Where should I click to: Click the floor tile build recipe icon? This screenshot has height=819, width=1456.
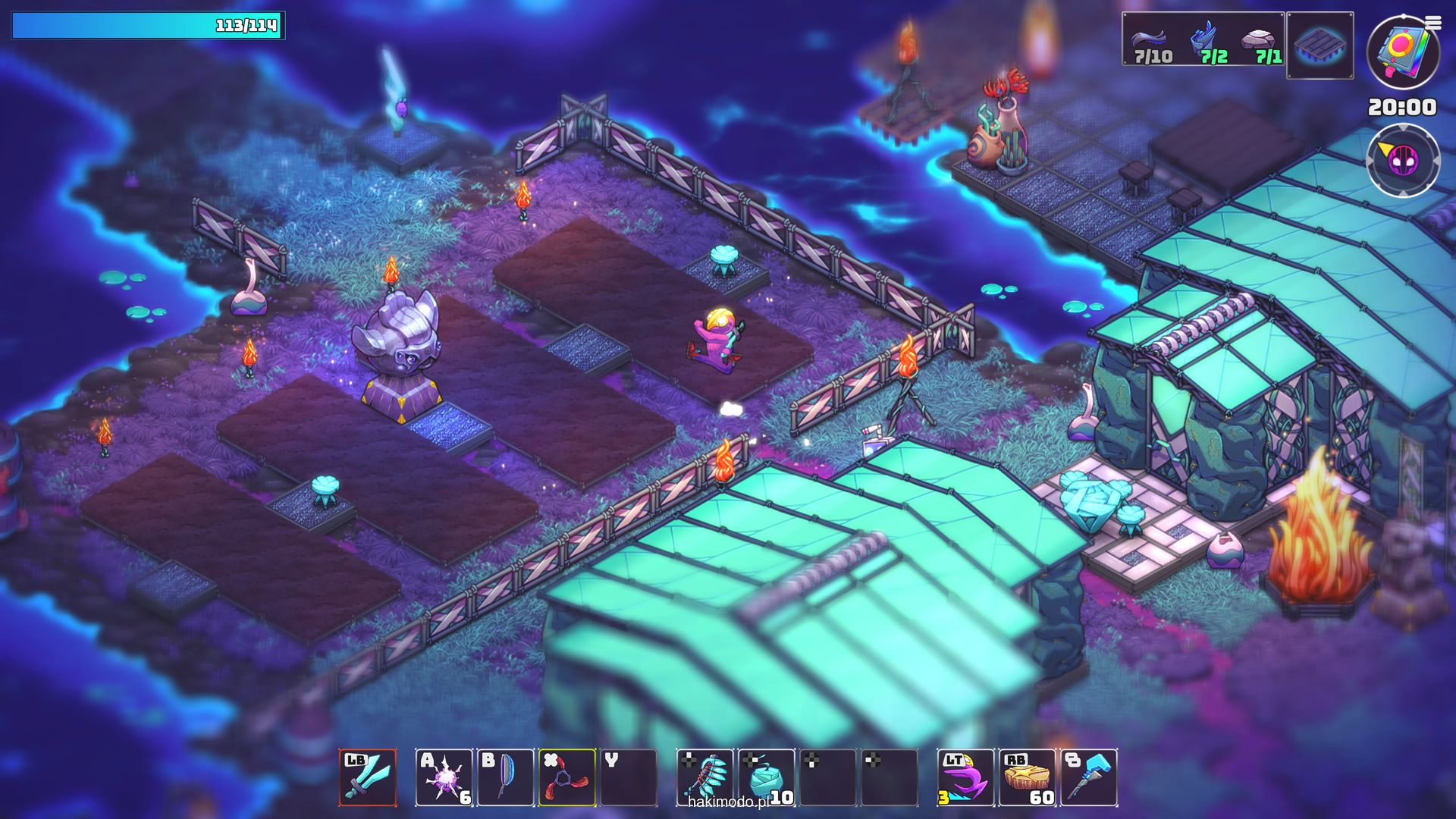pos(1319,45)
